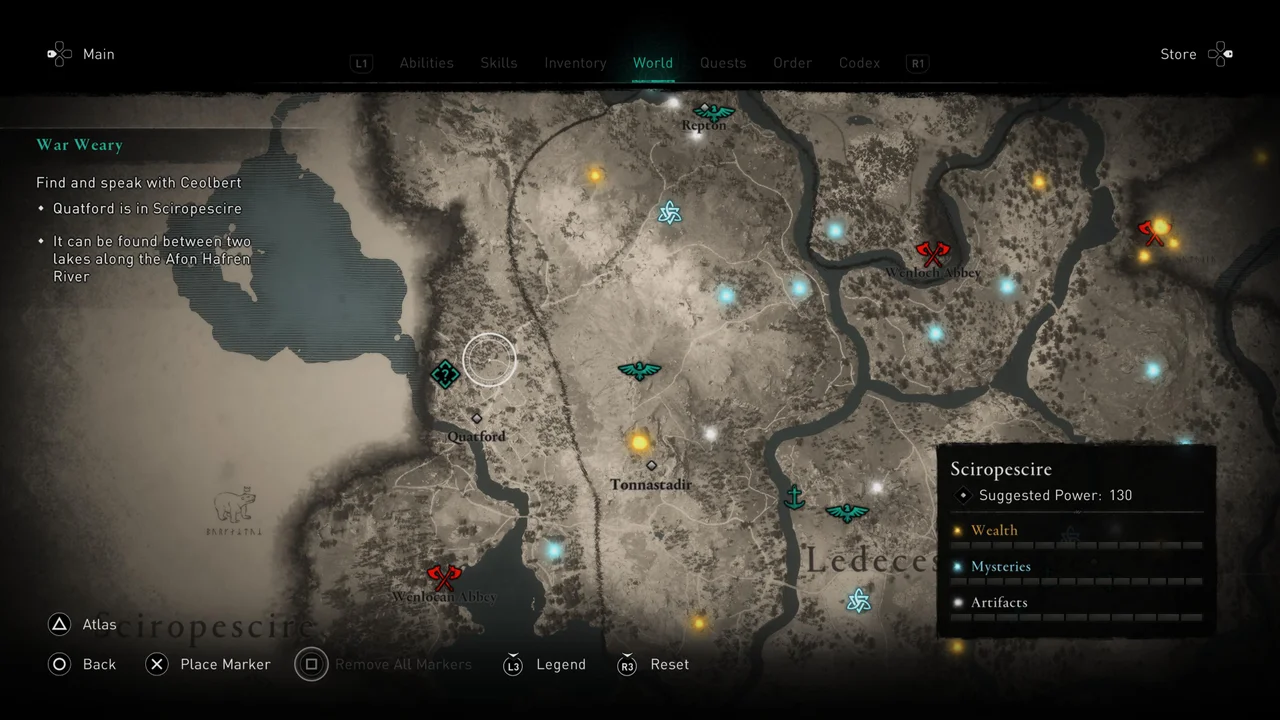Viewport: 1280px width, 720px height.
Task: Open the Inventory tab
Action: 575,62
